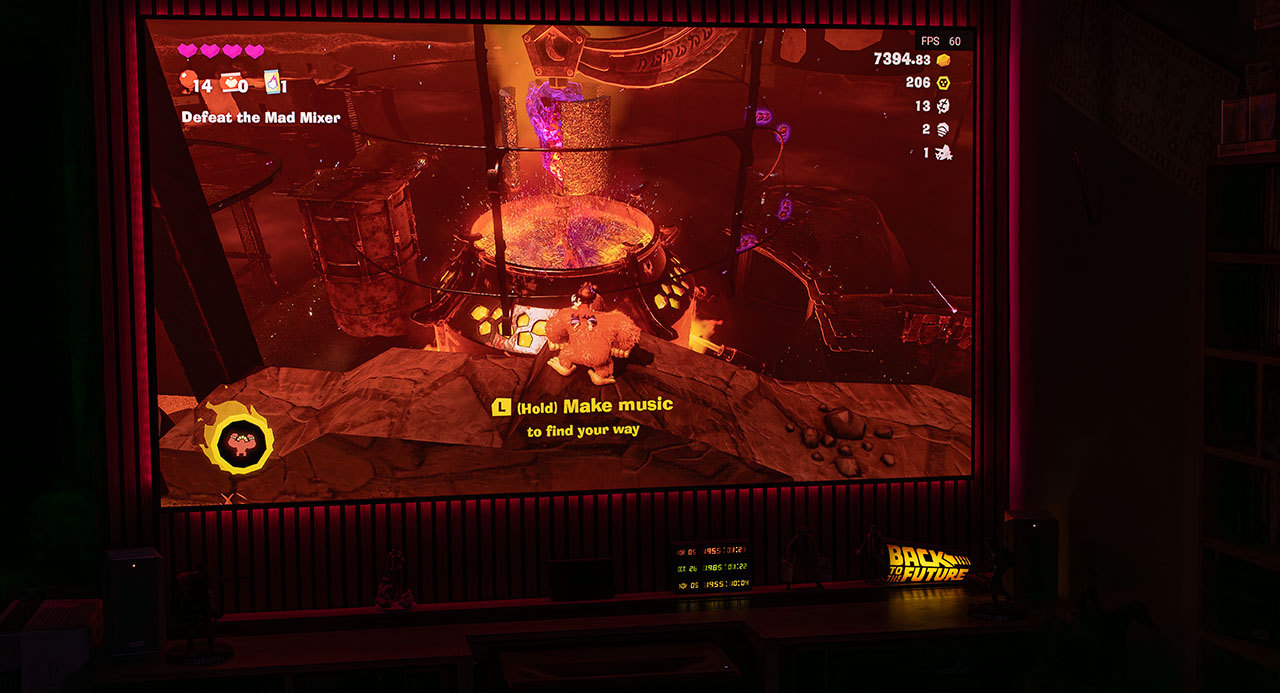1280x693 pixels.
Task: Activate the flaming Kong Bananza transformation icon
Action: coord(237,436)
